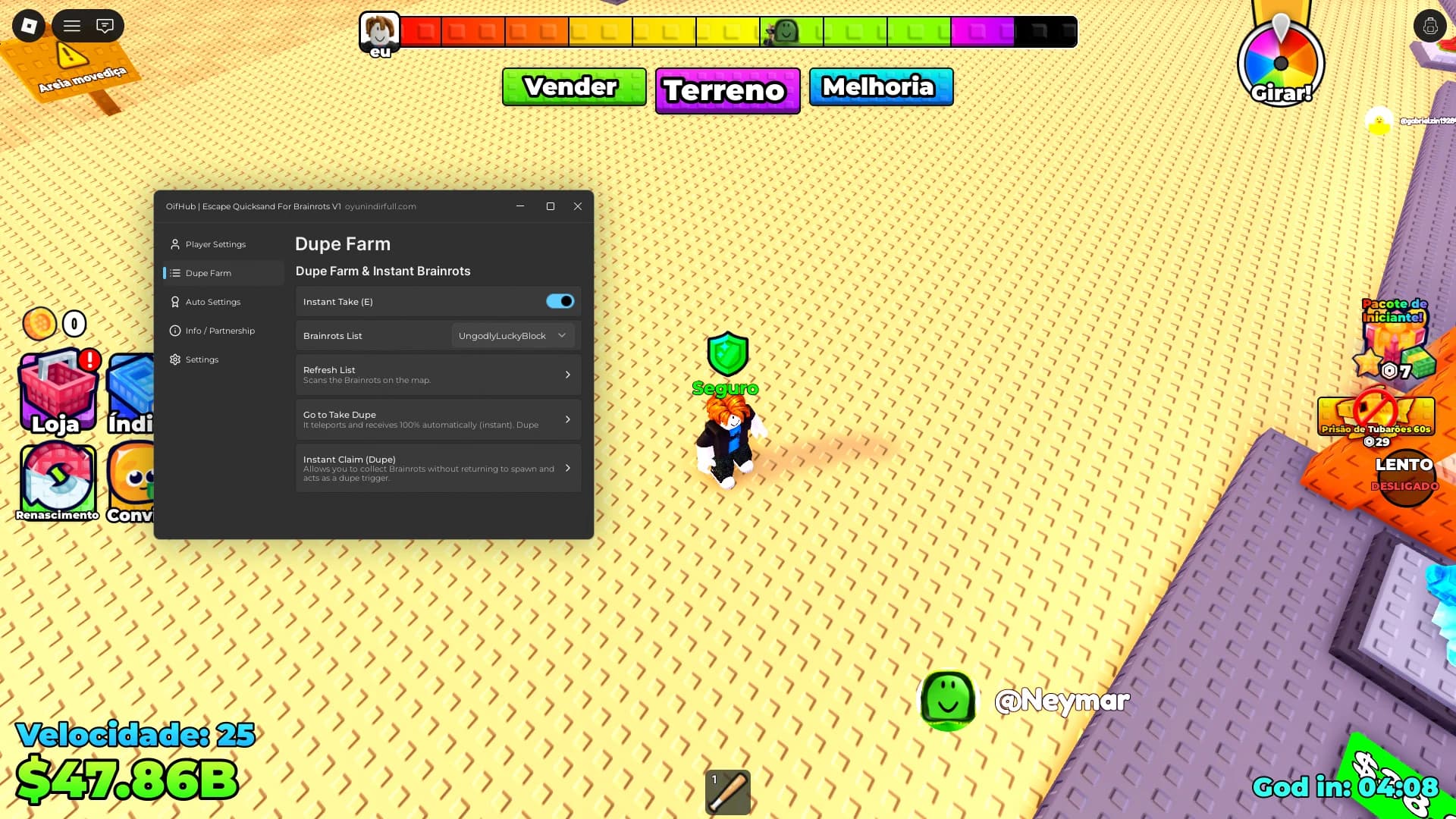Click the green Vender button
1456x819 pixels.
pos(574,86)
